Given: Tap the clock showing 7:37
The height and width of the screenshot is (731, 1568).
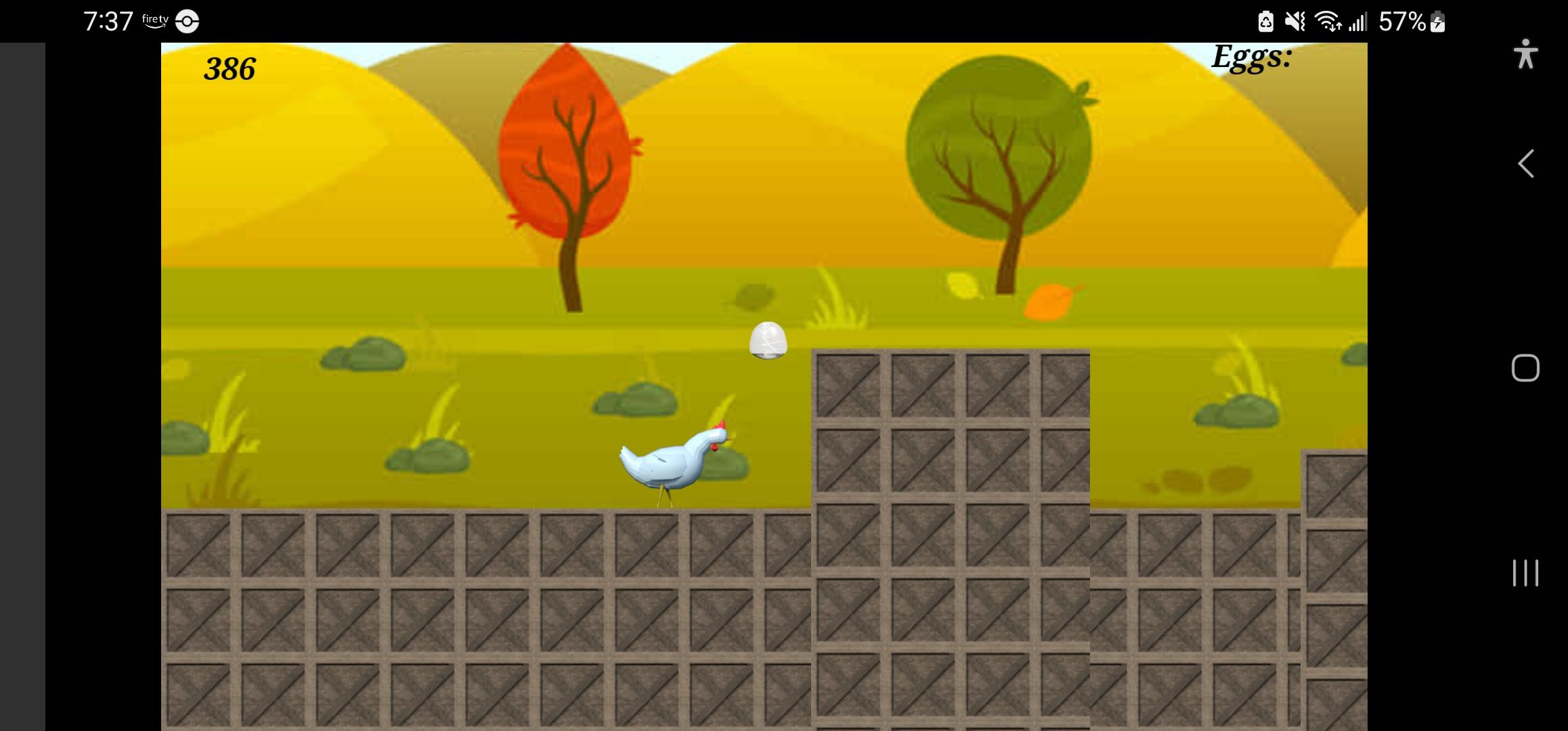Looking at the screenshot, I should tap(108, 20).
